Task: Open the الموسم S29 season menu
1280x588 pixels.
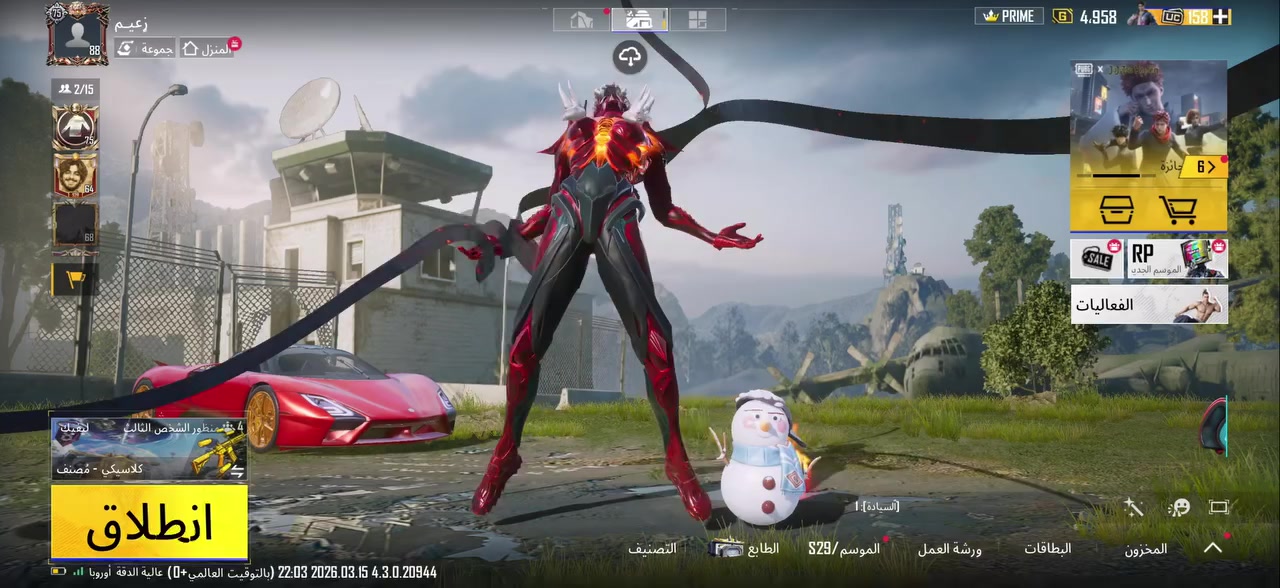Action: (844, 548)
